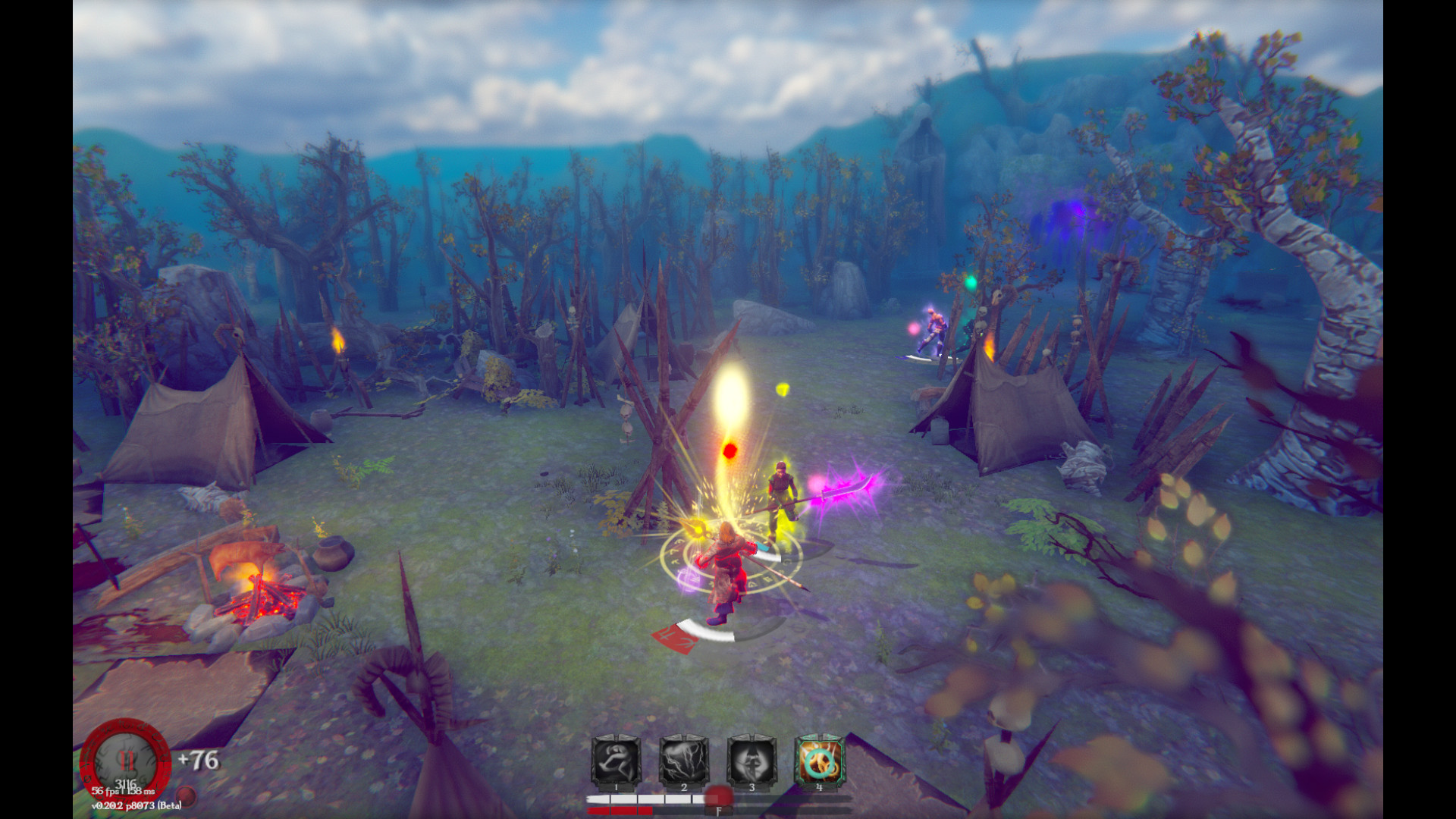Click the v0.20.2 p8073 Beta version label
Image resolution: width=1456 pixels, height=819 pixels.
[136, 806]
